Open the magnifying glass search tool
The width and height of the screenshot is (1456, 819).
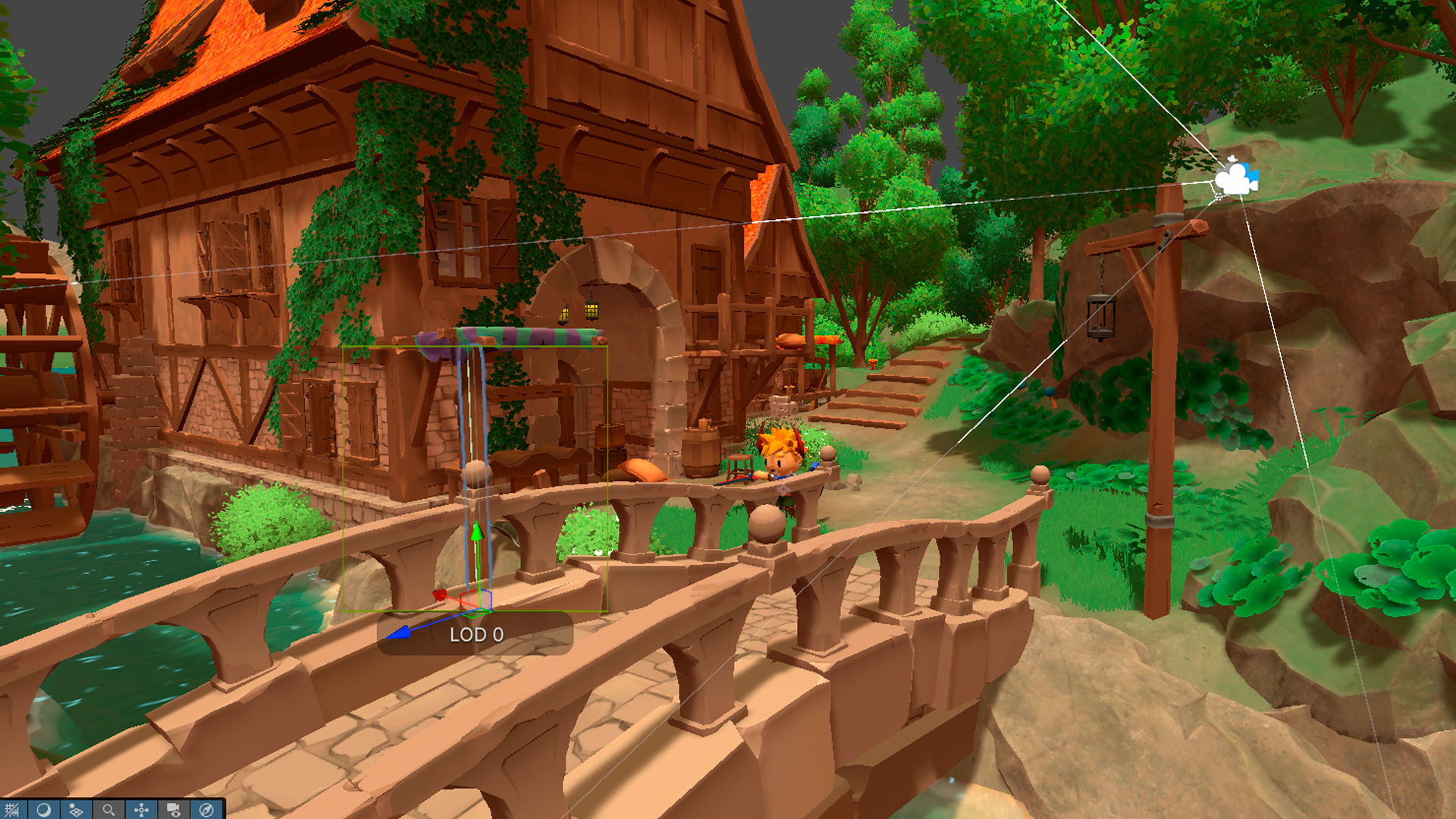coord(108,810)
